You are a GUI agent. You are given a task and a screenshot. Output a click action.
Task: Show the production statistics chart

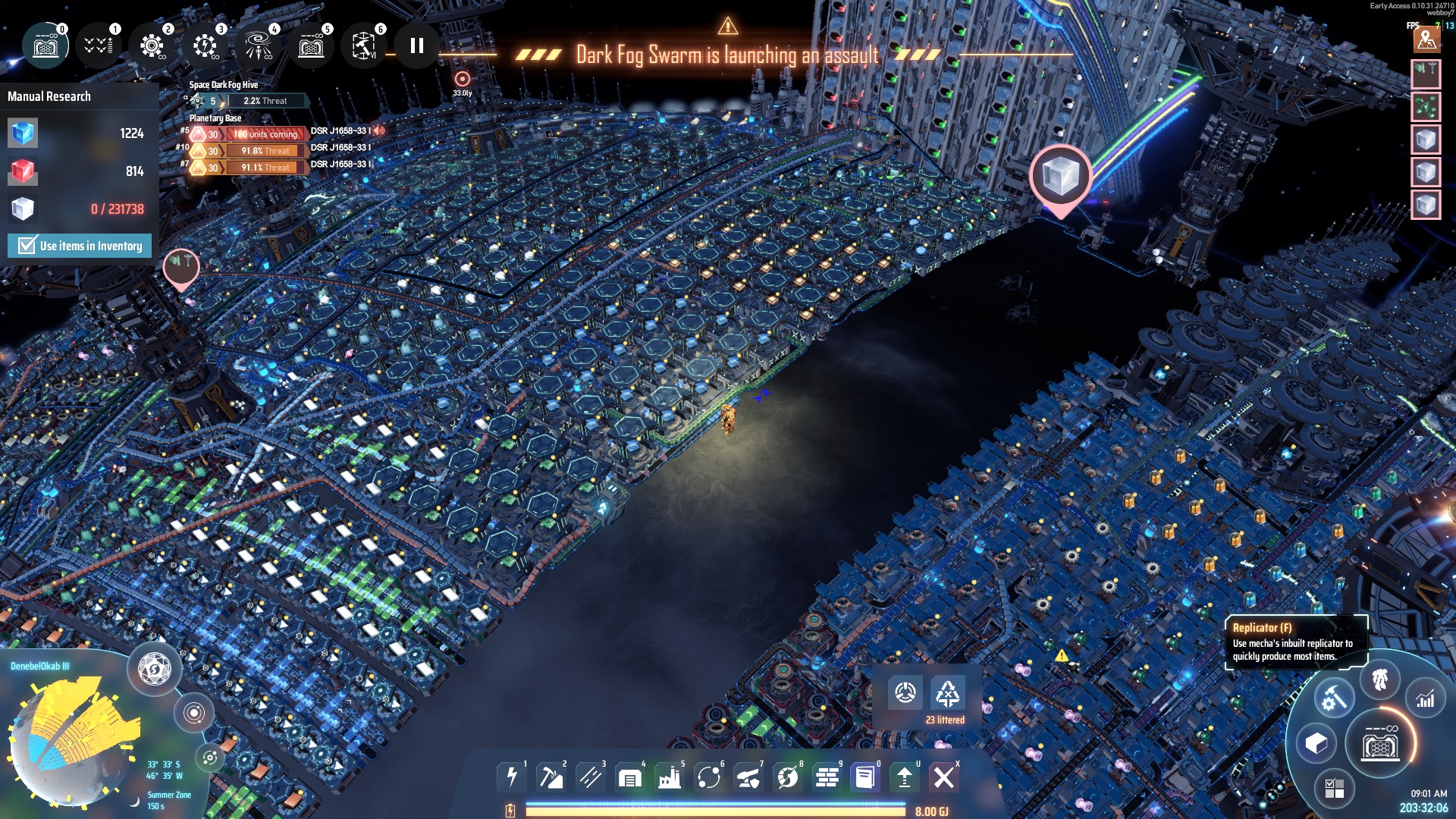click(1425, 699)
